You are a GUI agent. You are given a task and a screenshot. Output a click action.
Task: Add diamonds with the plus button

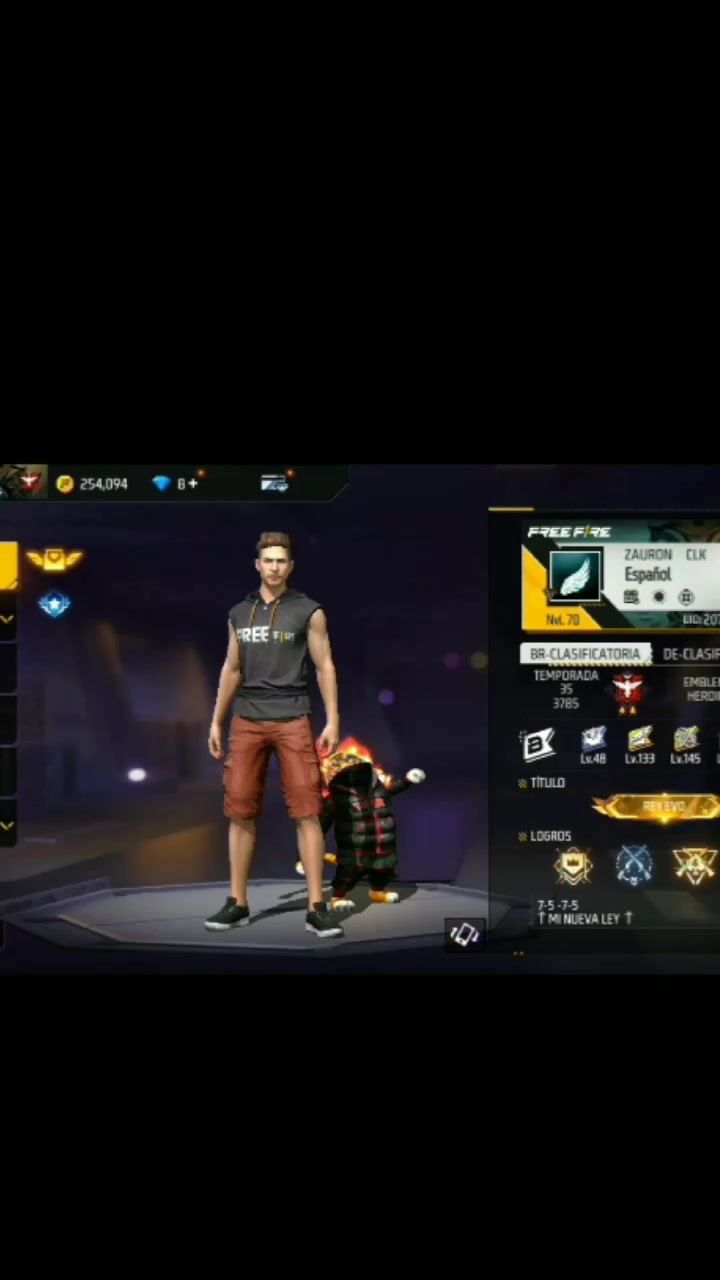pos(193,484)
